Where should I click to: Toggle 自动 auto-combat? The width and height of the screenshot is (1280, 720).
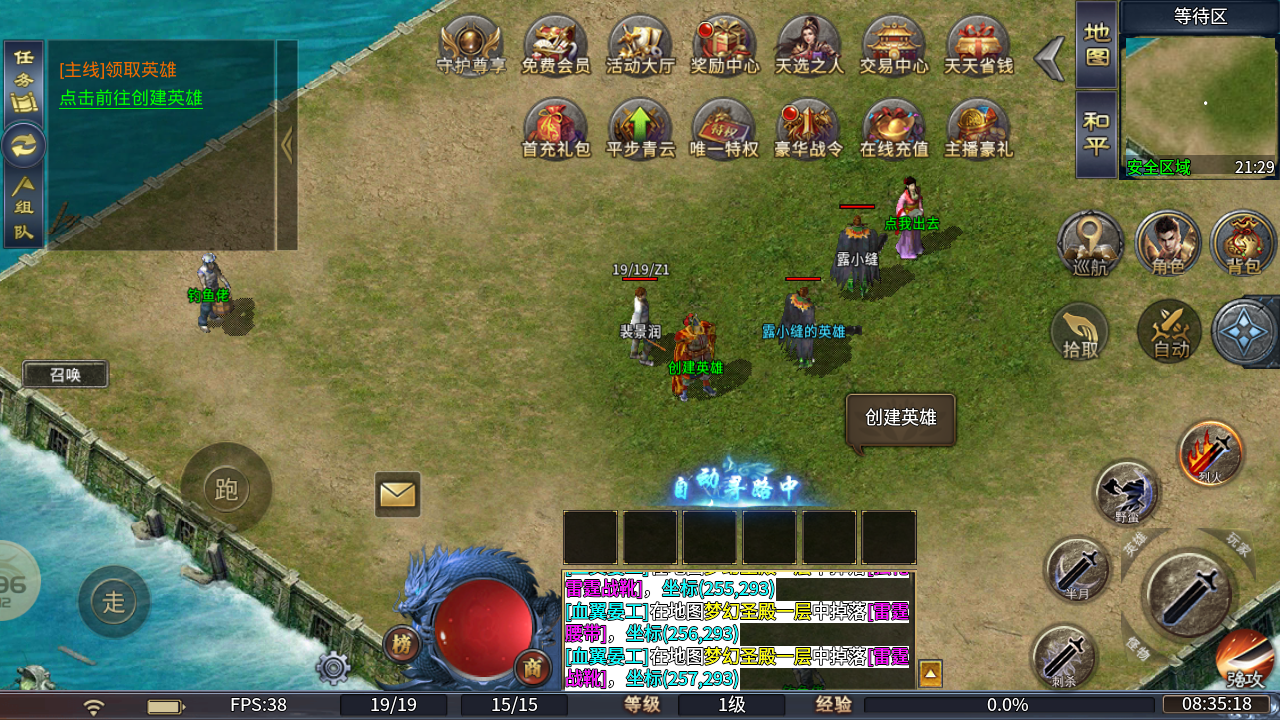click(x=1169, y=331)
